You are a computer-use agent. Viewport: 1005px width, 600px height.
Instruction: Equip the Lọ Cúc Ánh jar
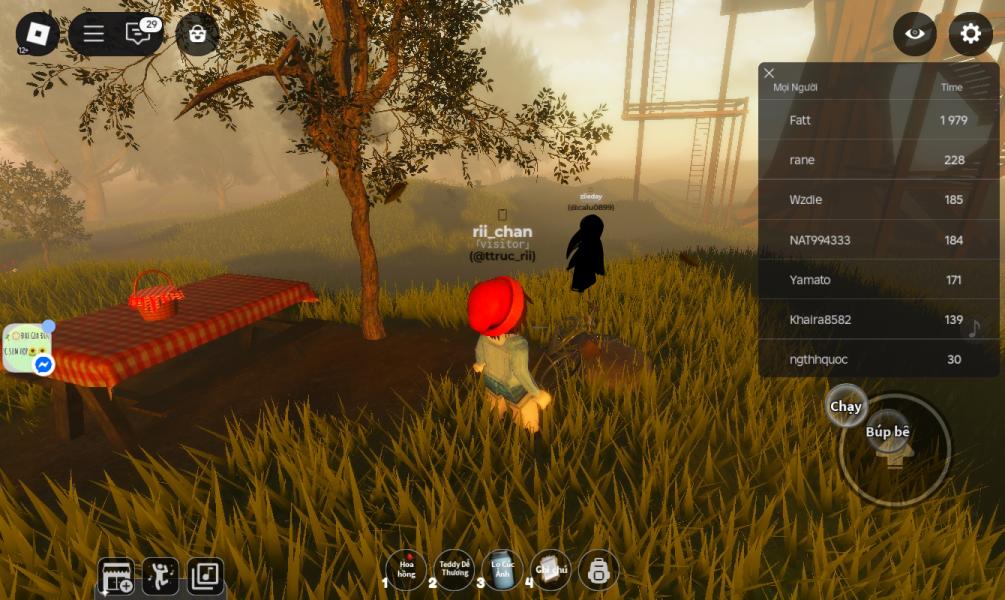pyautogui.click(x=502, y=570)
